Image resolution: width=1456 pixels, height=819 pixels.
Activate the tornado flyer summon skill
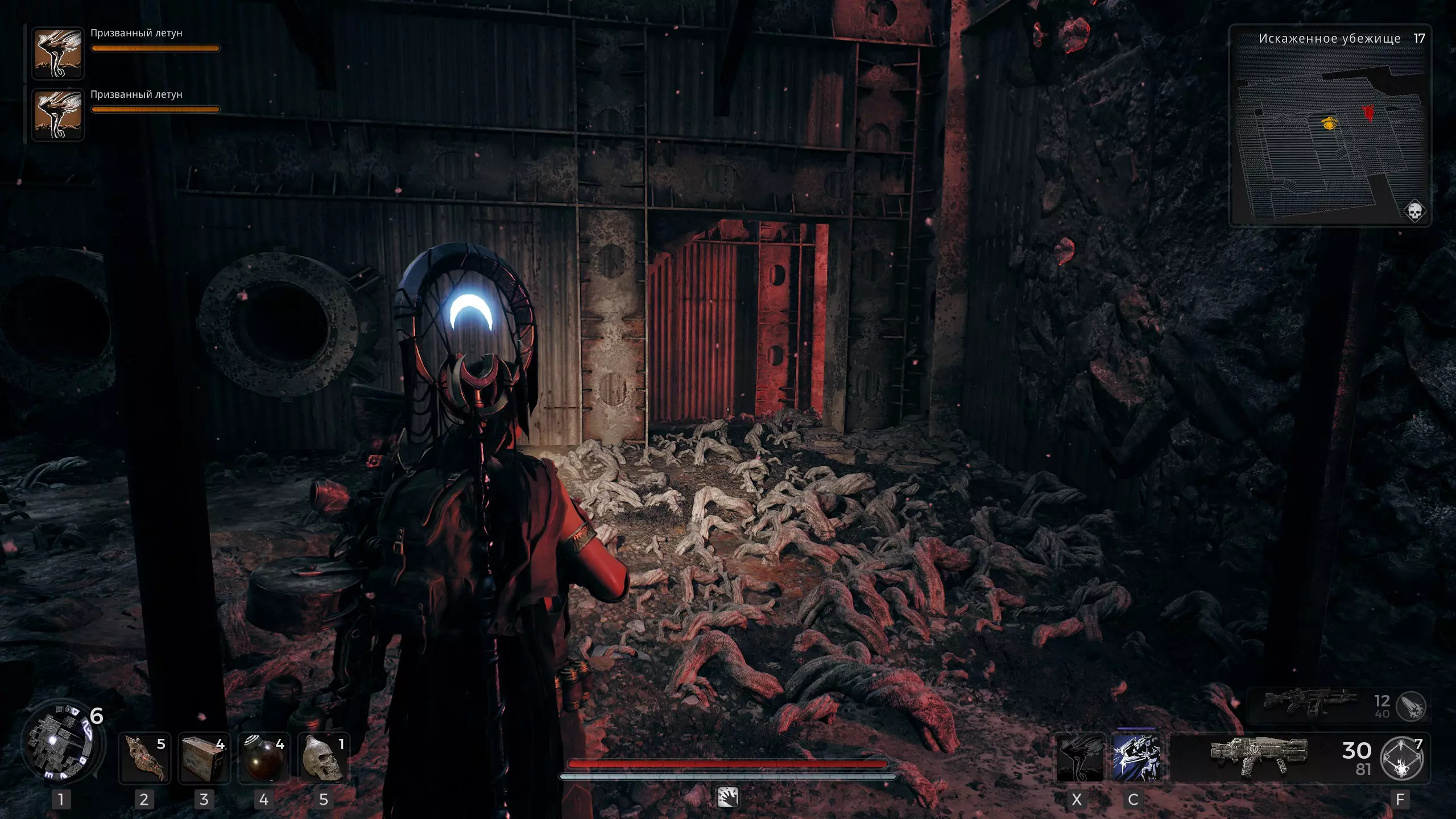pyautogui.click(x=1079, y=758)
